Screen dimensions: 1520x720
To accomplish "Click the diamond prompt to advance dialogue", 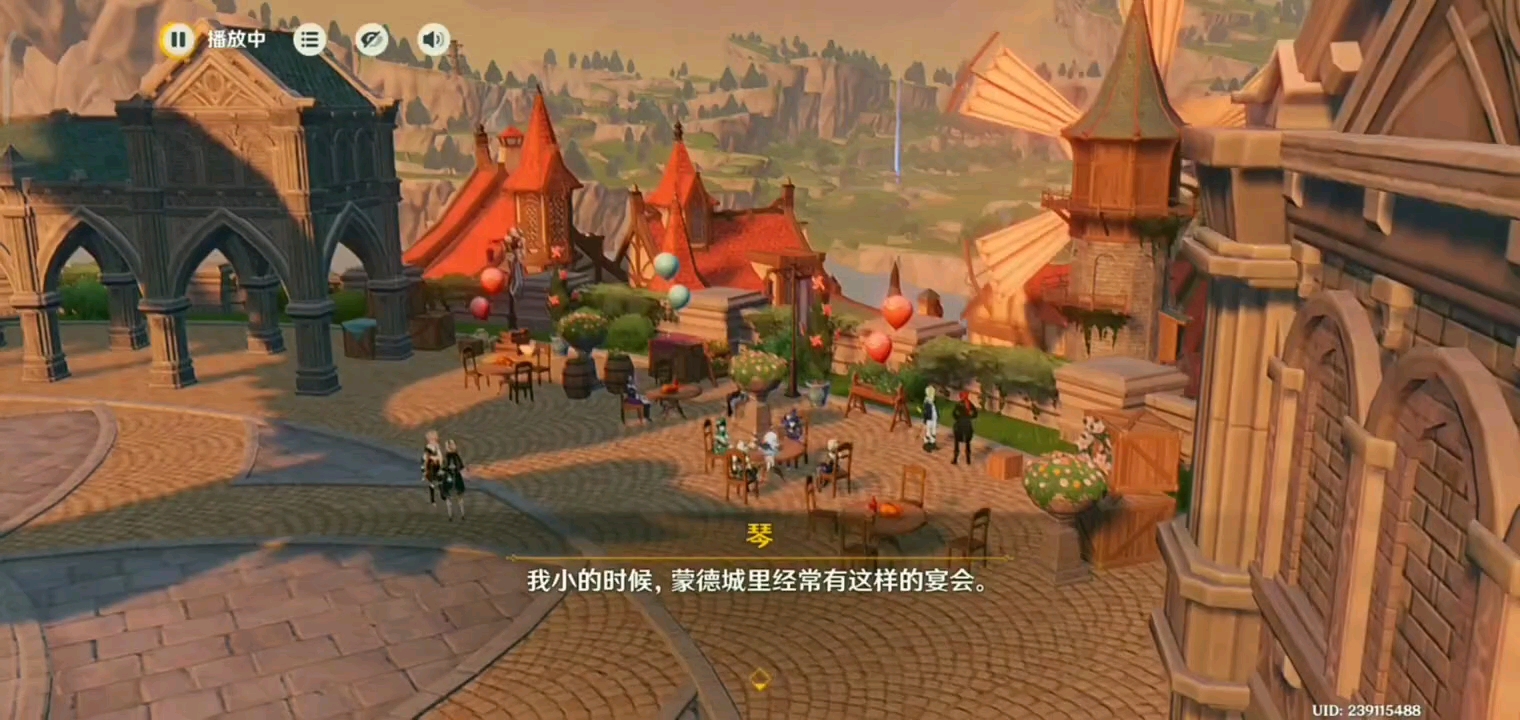I will click(760, 678).
